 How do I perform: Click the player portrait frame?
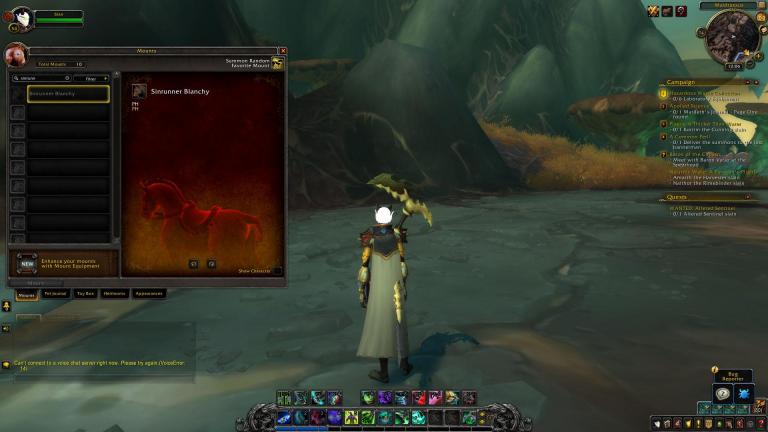[x=20, y=16]
